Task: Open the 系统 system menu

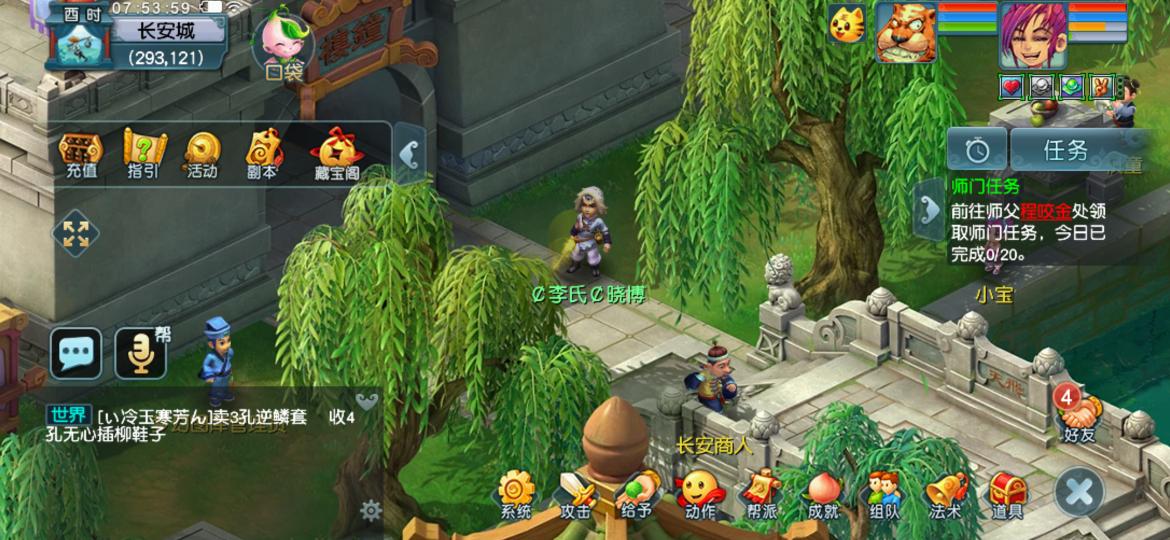Action: (516, 495)
